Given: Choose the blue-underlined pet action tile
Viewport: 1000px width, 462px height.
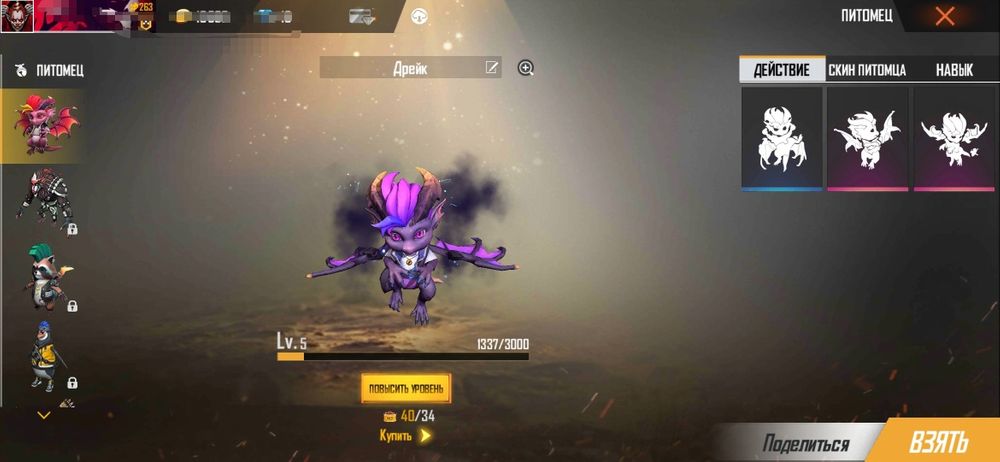Looking at the screenshot, I should 782,137.
